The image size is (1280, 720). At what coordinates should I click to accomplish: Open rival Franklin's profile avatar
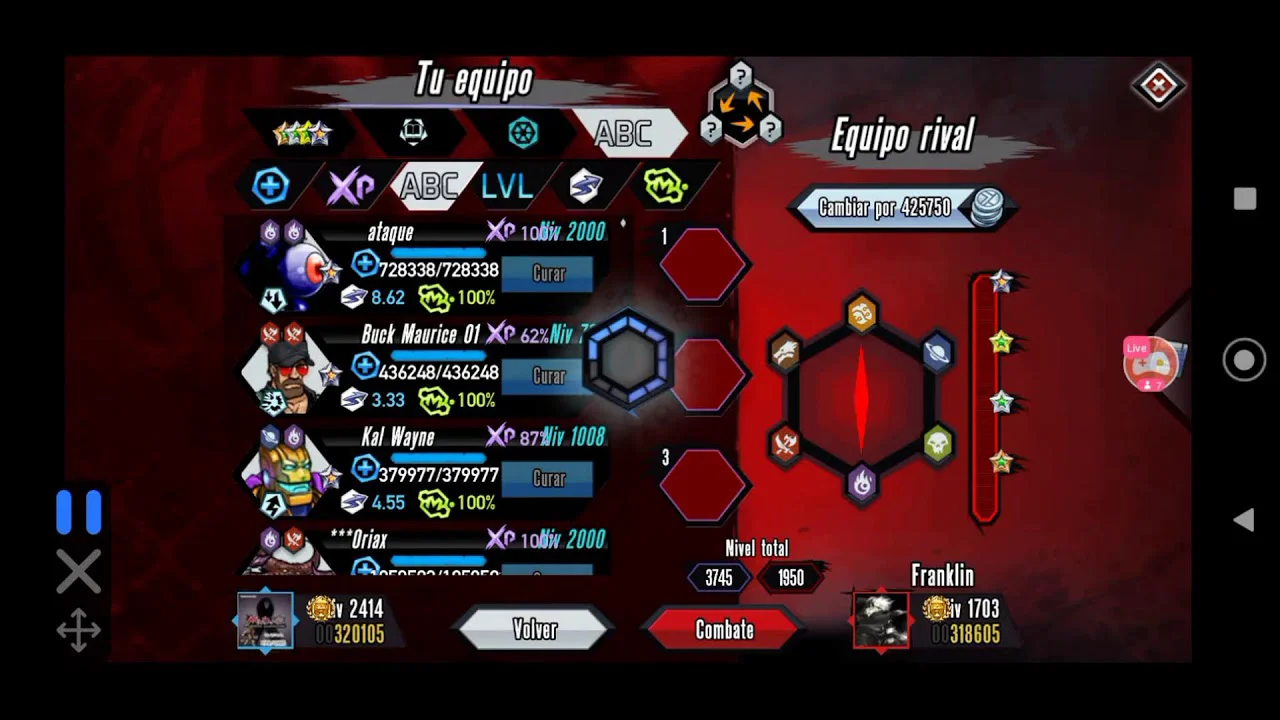tap(881, 619)
